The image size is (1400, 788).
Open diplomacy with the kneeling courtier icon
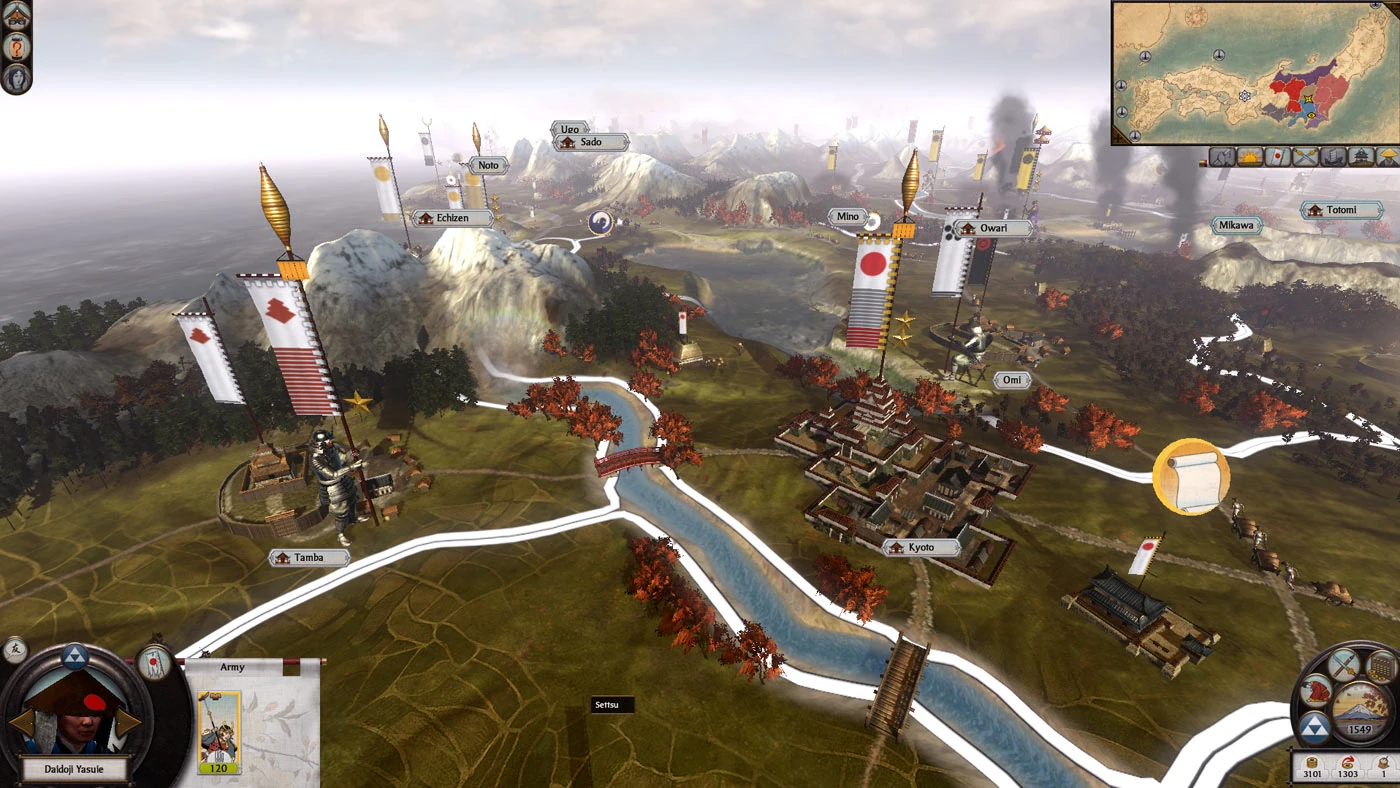(1317, 691)
